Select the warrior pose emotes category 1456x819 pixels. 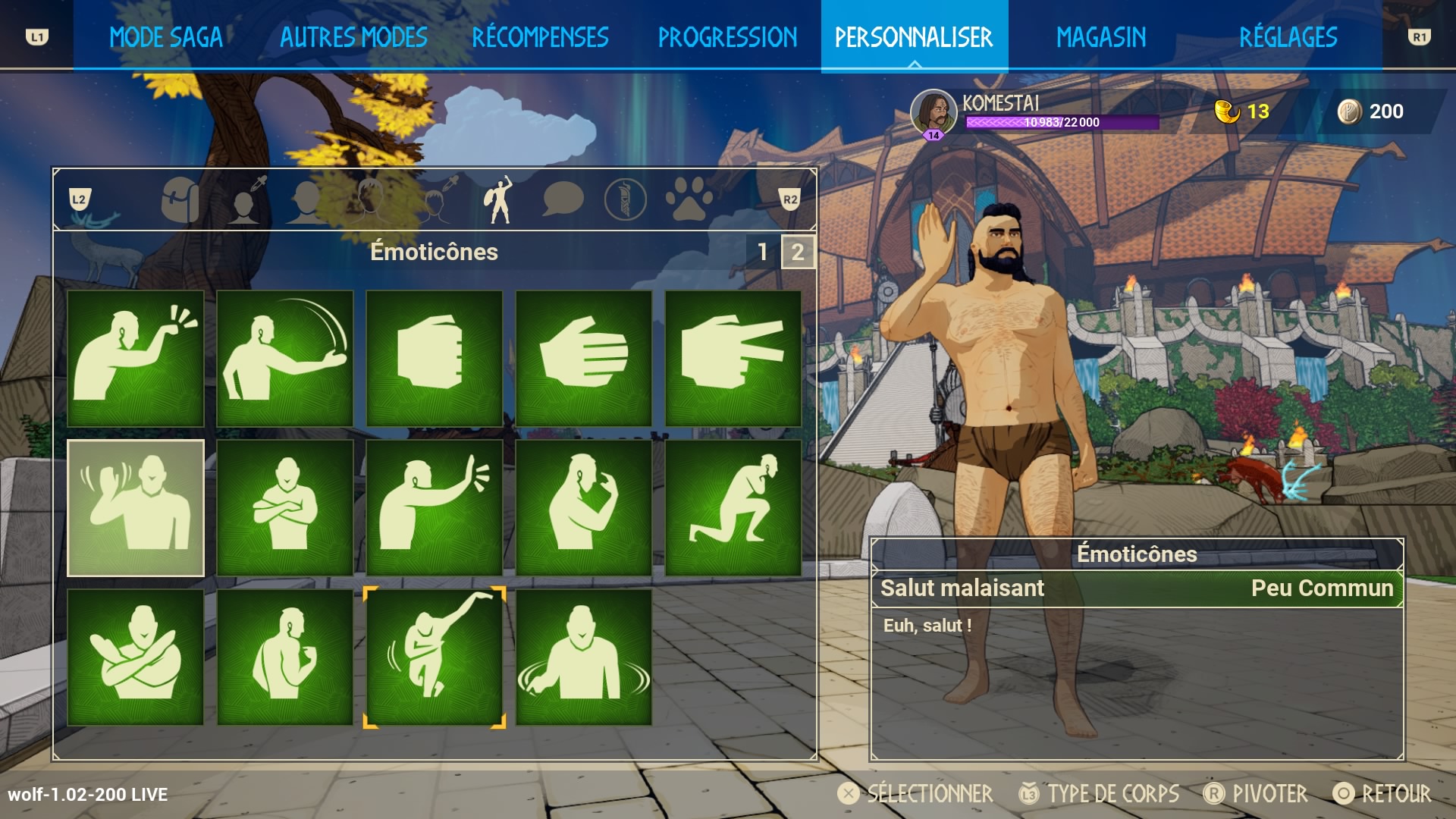click(x=498, y=200)
